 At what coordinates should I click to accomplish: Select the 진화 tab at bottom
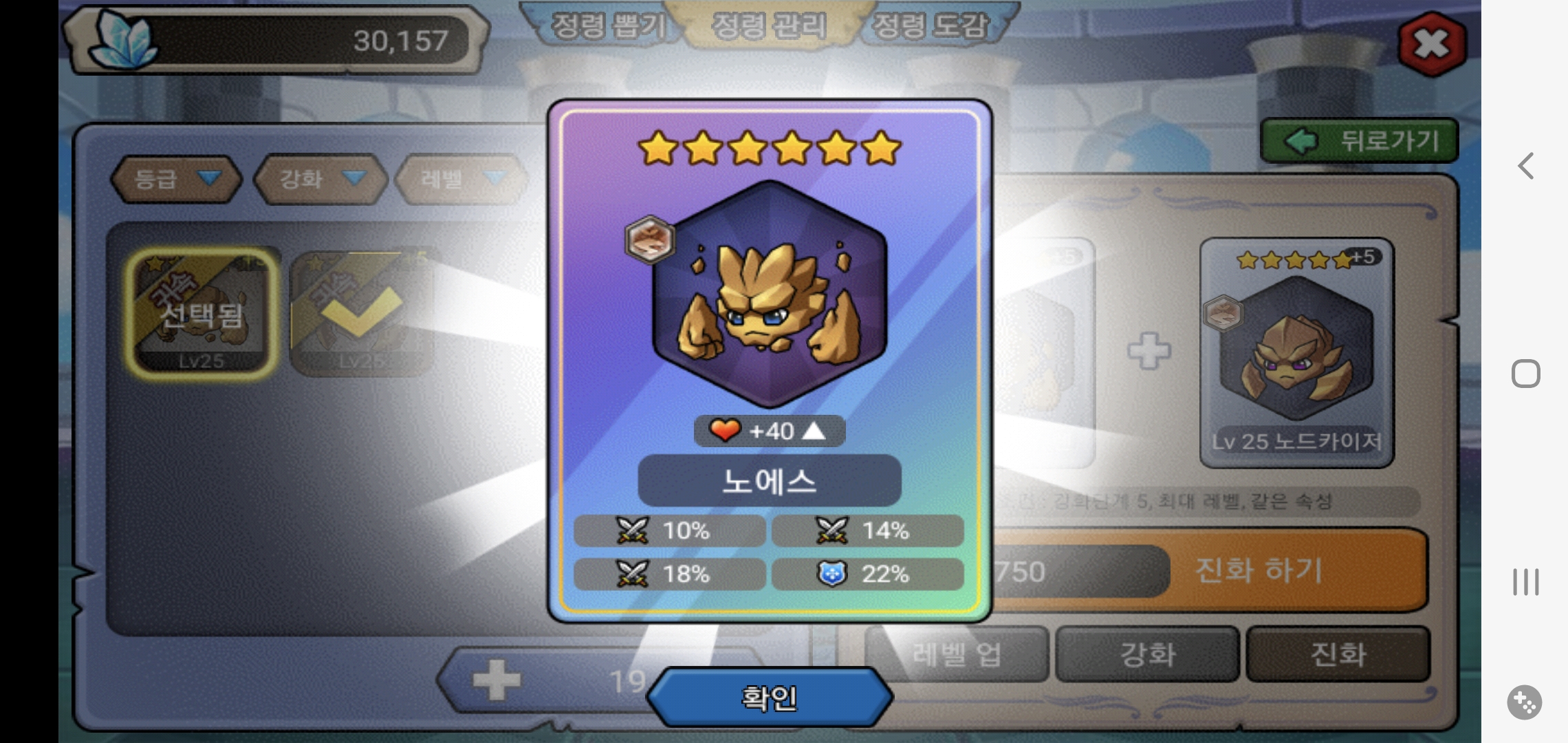click(x=1338, y=654)
